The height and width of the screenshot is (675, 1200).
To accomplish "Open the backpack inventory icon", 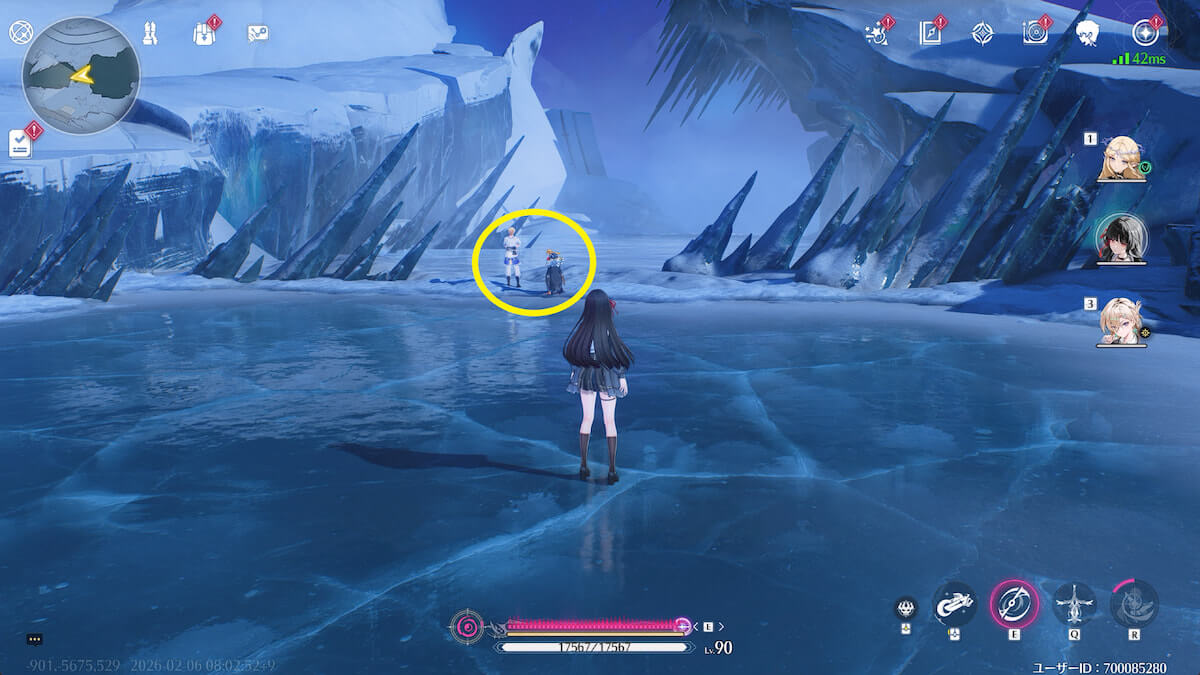I will tap(204, 33).
